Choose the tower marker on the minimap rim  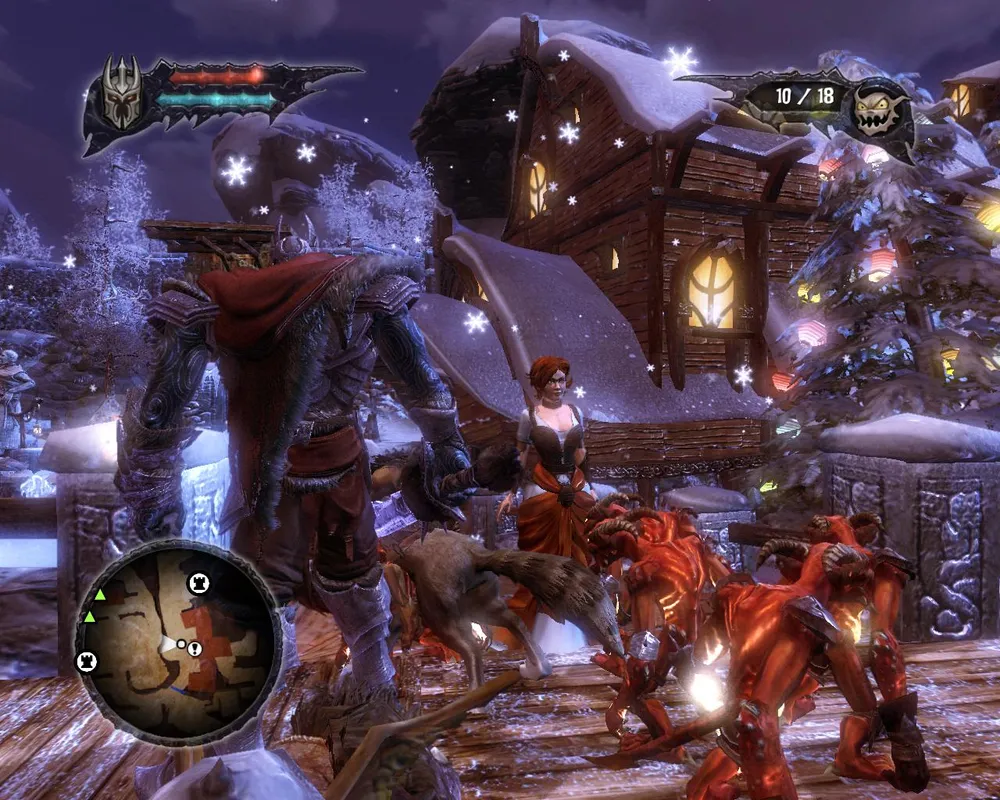point(87,661)
